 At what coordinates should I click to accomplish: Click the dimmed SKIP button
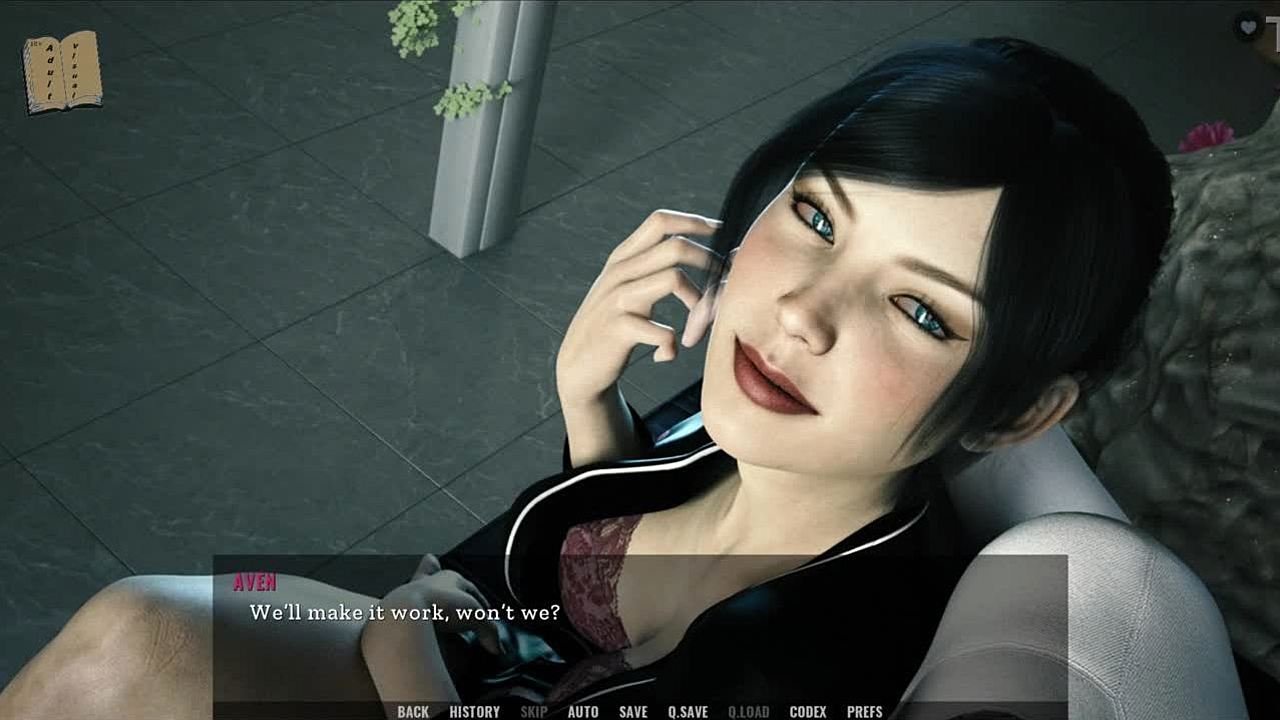pos(534,712)
